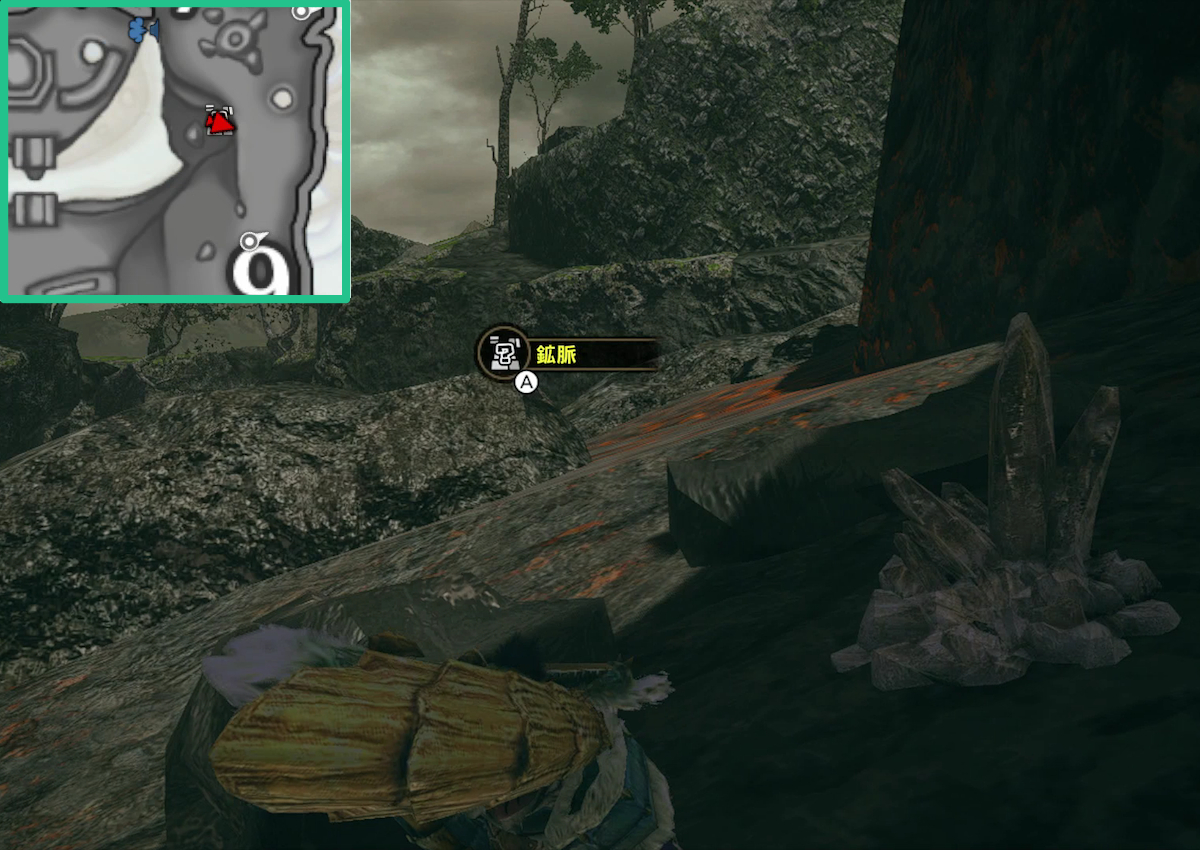Image resolution: width=1200 pixels, height=850 pixels.
Task: Click the red player marker on minimap
Action: 220,122
